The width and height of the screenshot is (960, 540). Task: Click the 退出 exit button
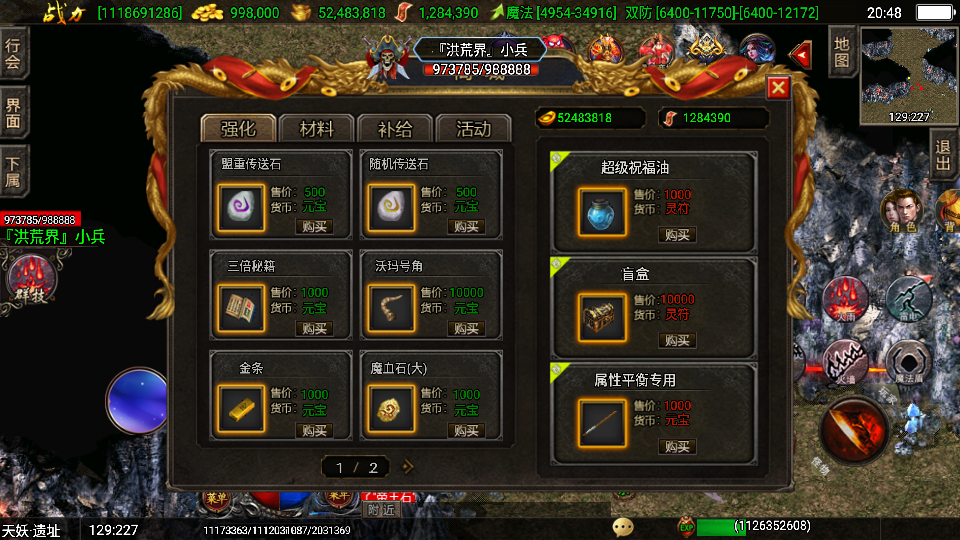pyautogui.click(x=943, y=155)
